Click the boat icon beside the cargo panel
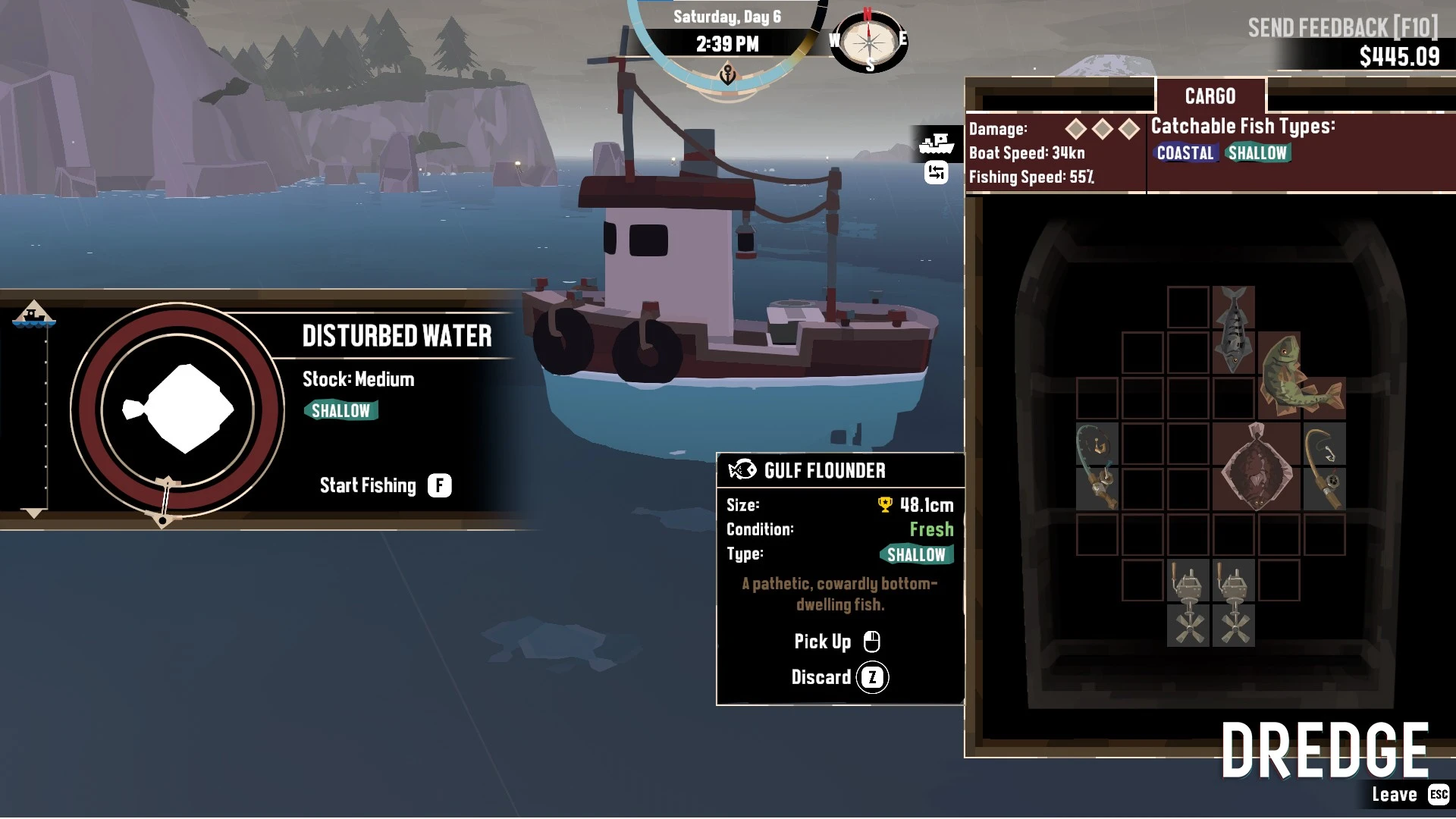Viewport: 1456px width, 819px height. (937, 143)
